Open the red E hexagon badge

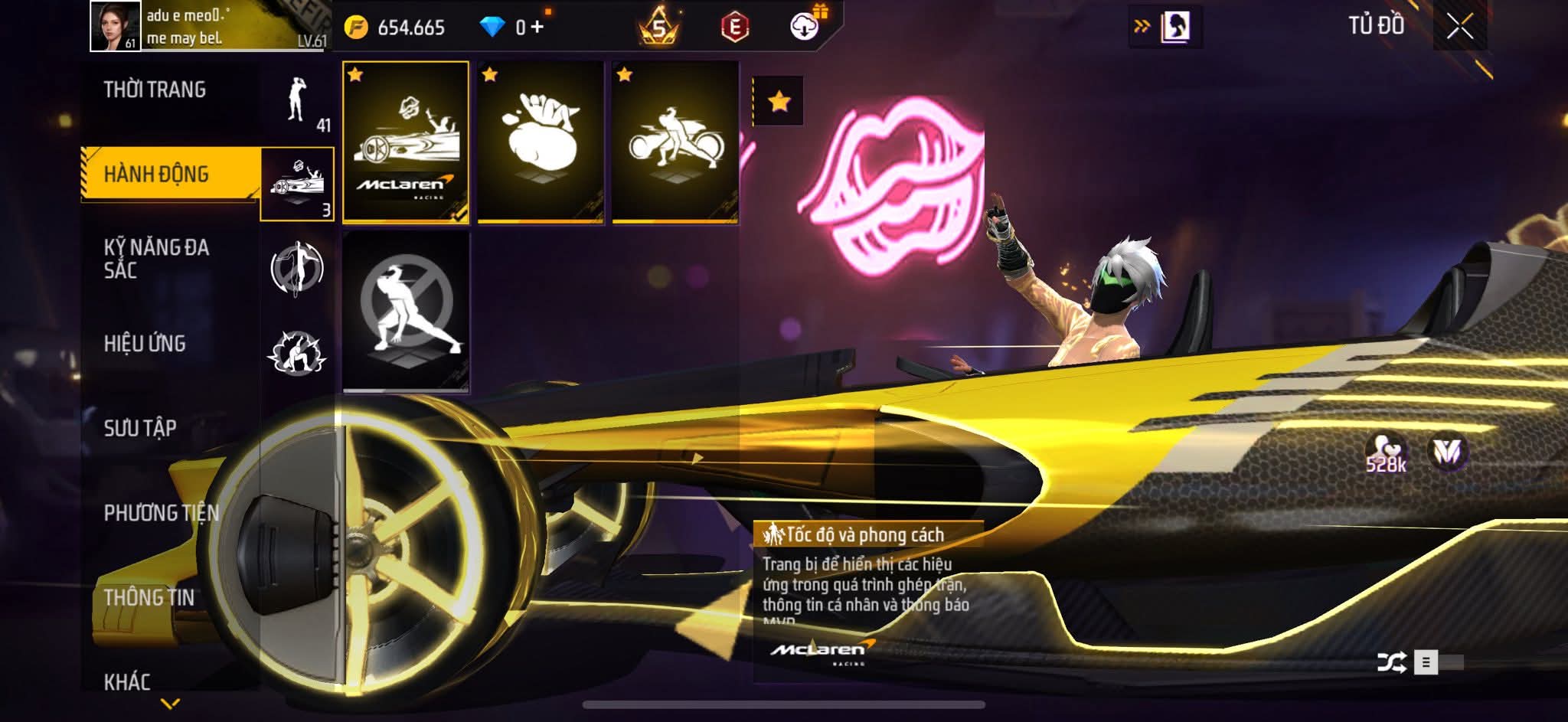[x=734, y=28]
